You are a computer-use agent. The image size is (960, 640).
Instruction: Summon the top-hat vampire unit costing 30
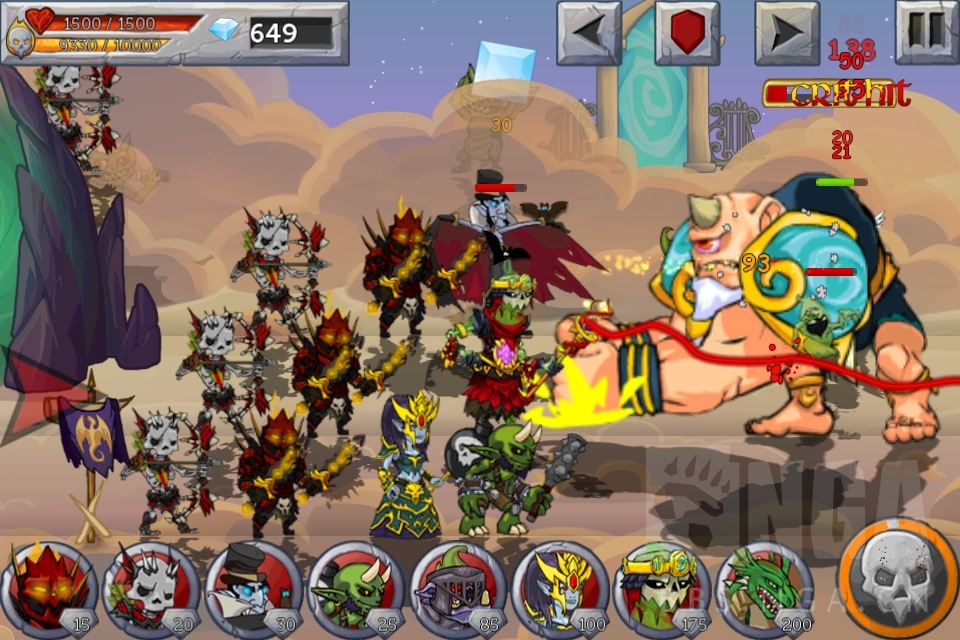point(254,589)
